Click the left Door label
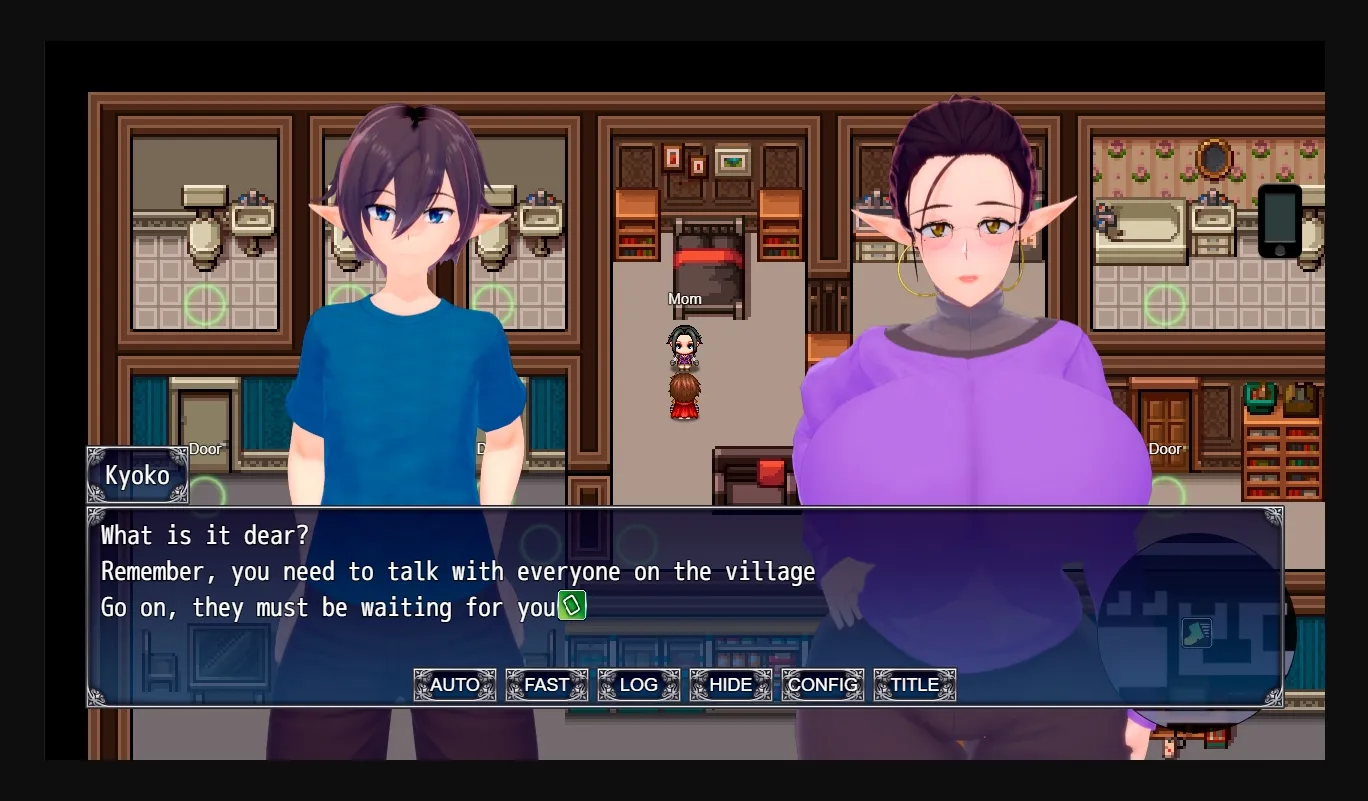The height and width of the screenshot is (801, 1368). pos(205,449)
